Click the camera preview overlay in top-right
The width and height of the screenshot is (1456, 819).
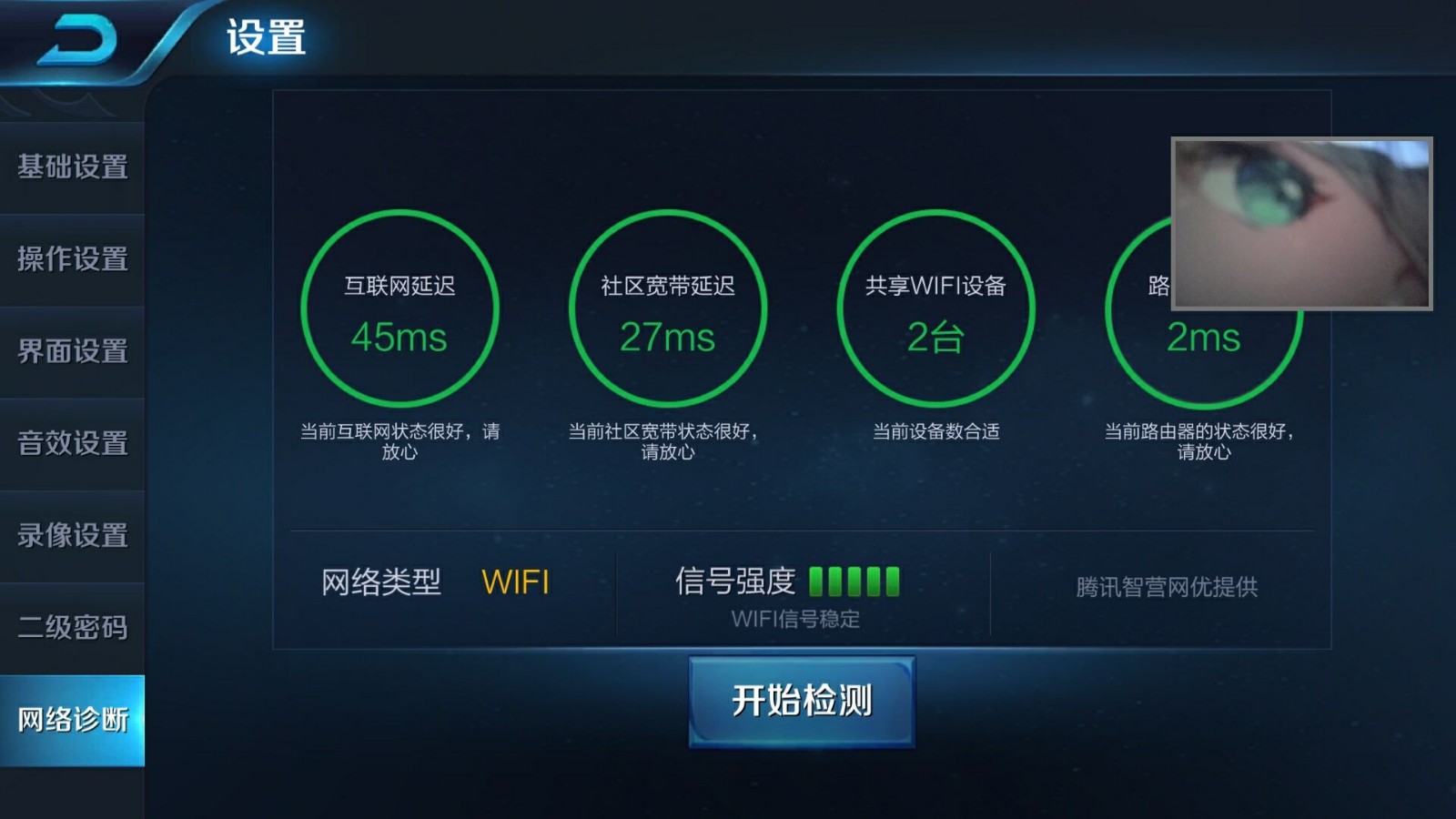pyautogui.click(x=1303, y=222)
